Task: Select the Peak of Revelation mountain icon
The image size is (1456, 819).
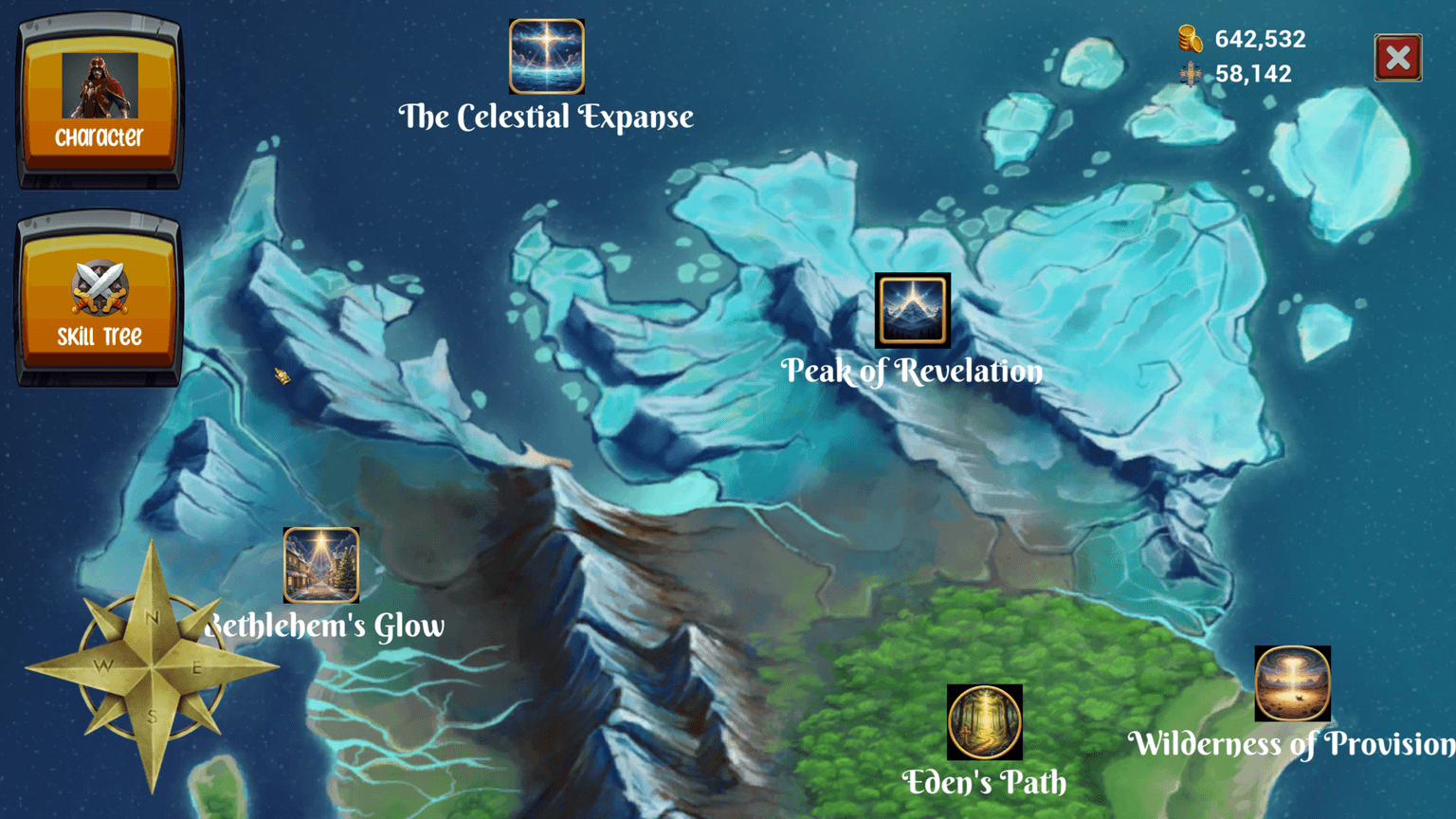Action: (913, 311)
